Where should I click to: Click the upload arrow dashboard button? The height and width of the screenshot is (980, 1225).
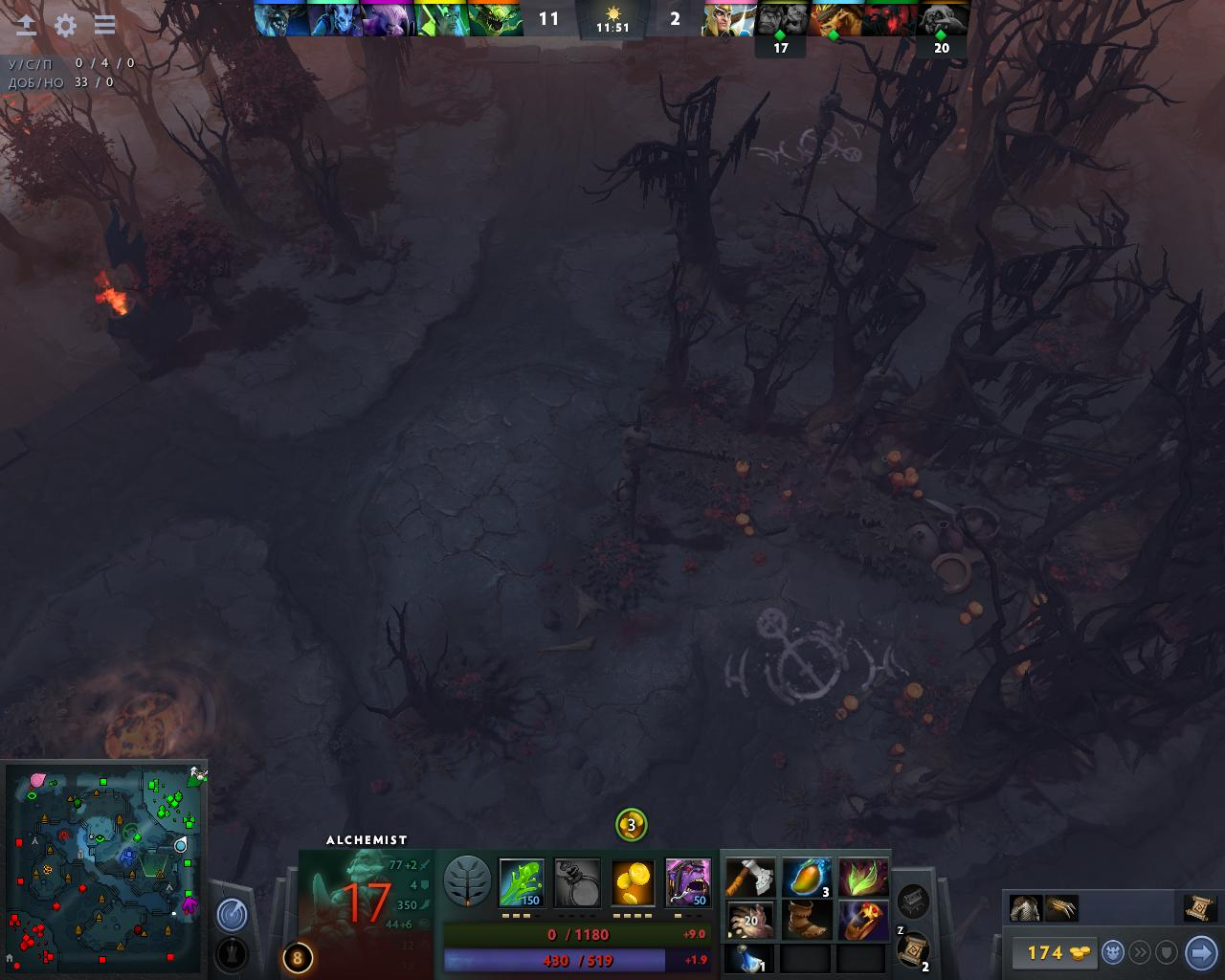tap(26, 25)
